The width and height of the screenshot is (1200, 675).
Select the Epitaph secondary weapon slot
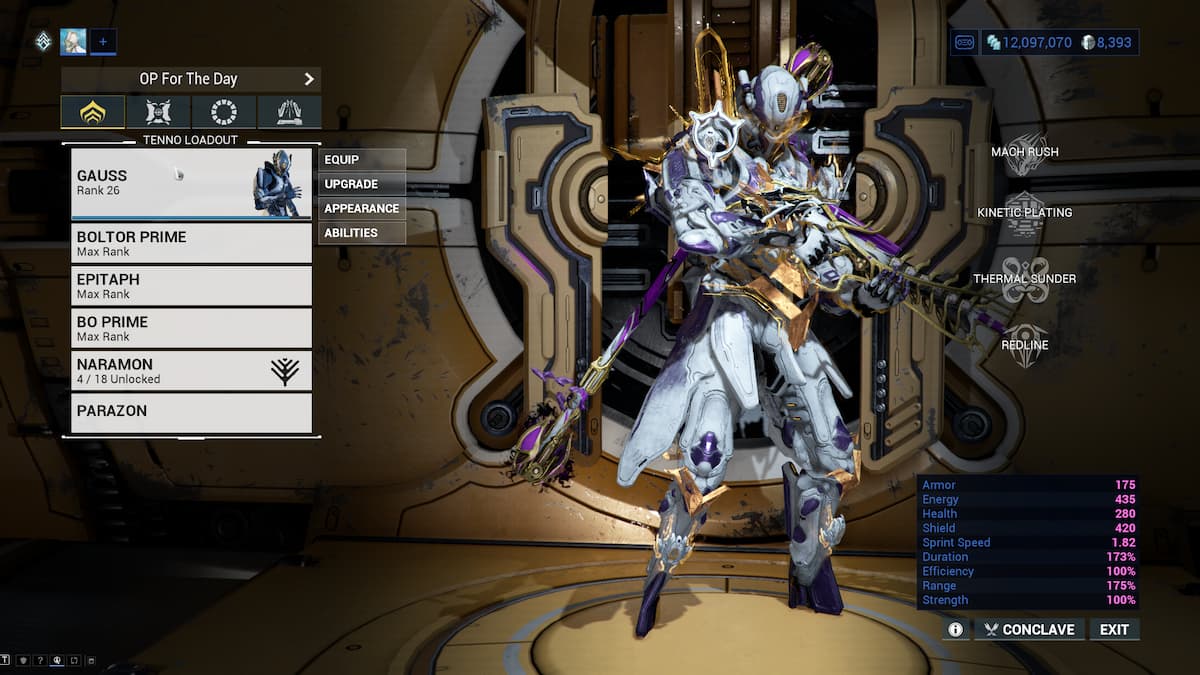tap(191, 285)
